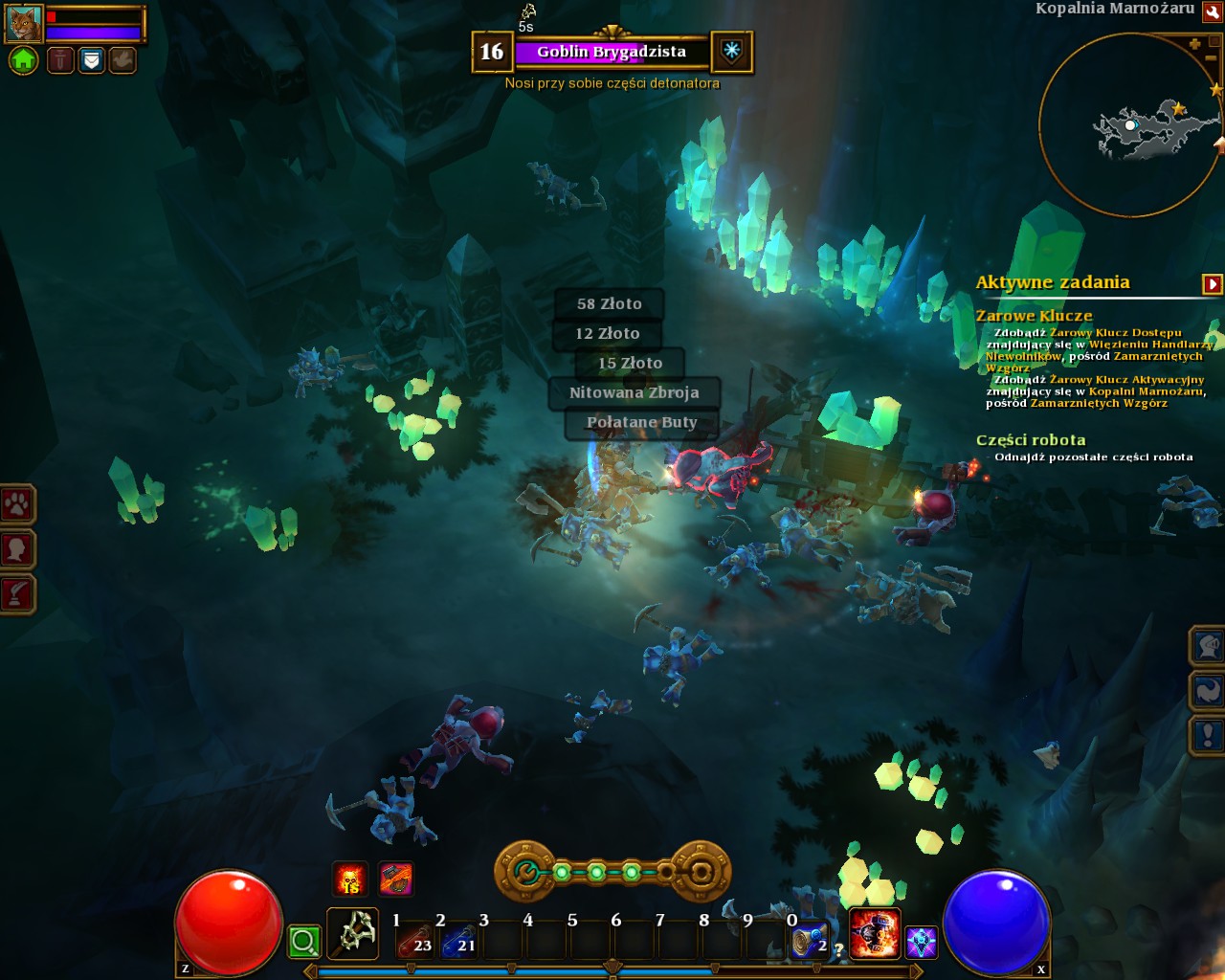Toggle the dove icon under pet bars
The height and width of the screenshot is (980, 1225).
122,61
